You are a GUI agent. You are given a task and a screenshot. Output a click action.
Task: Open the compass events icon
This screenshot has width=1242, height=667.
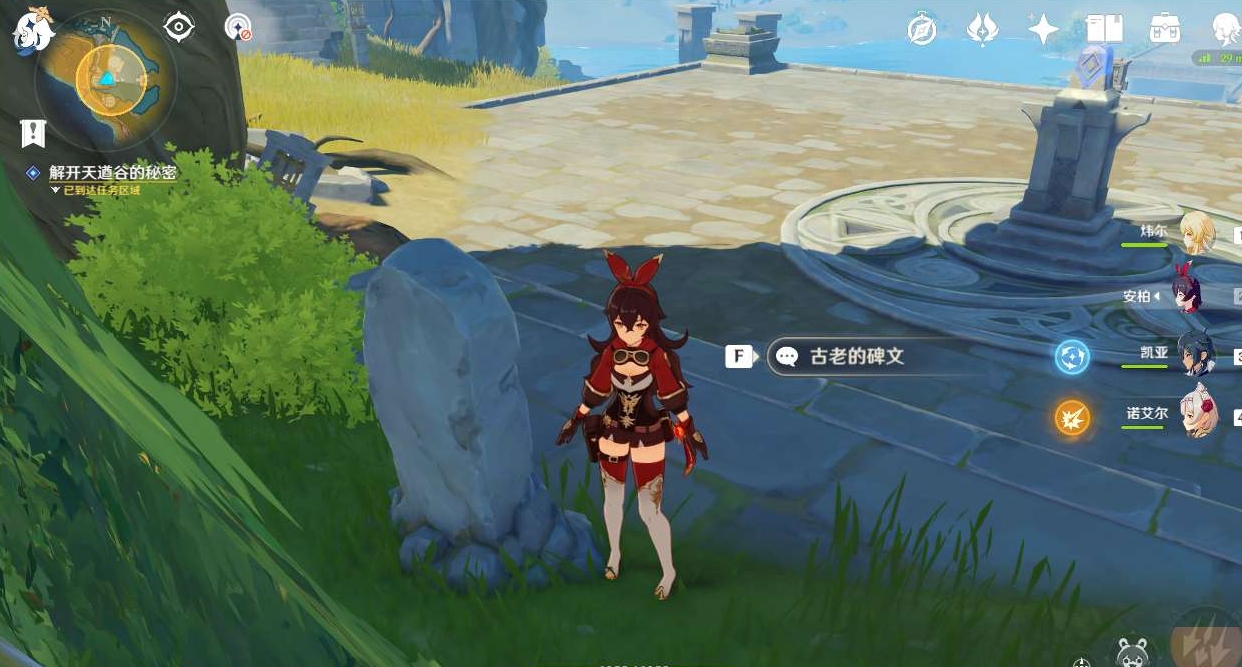click(921, 30)
